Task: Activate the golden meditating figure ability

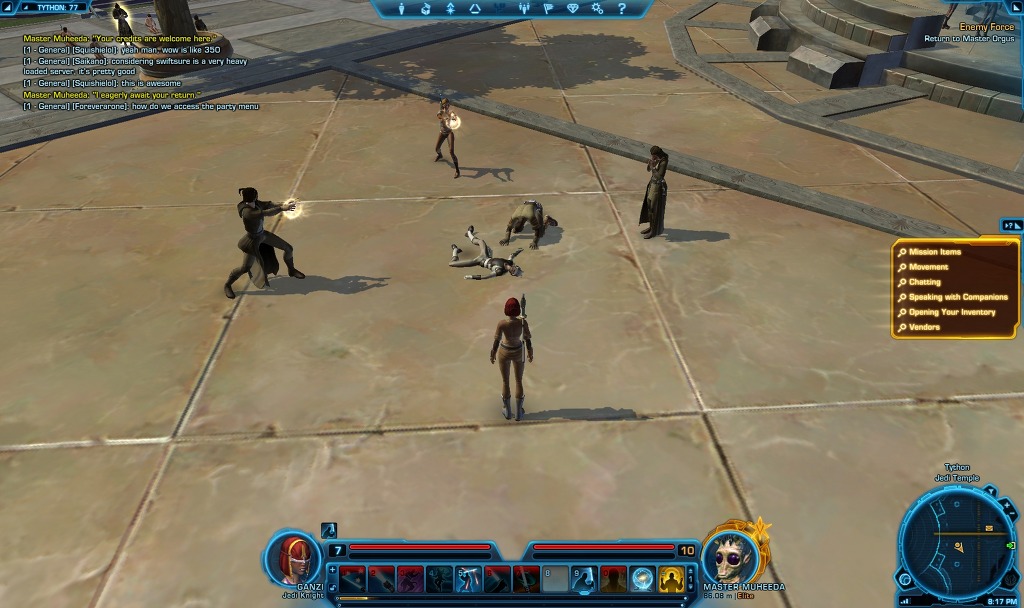Action: 671,578
